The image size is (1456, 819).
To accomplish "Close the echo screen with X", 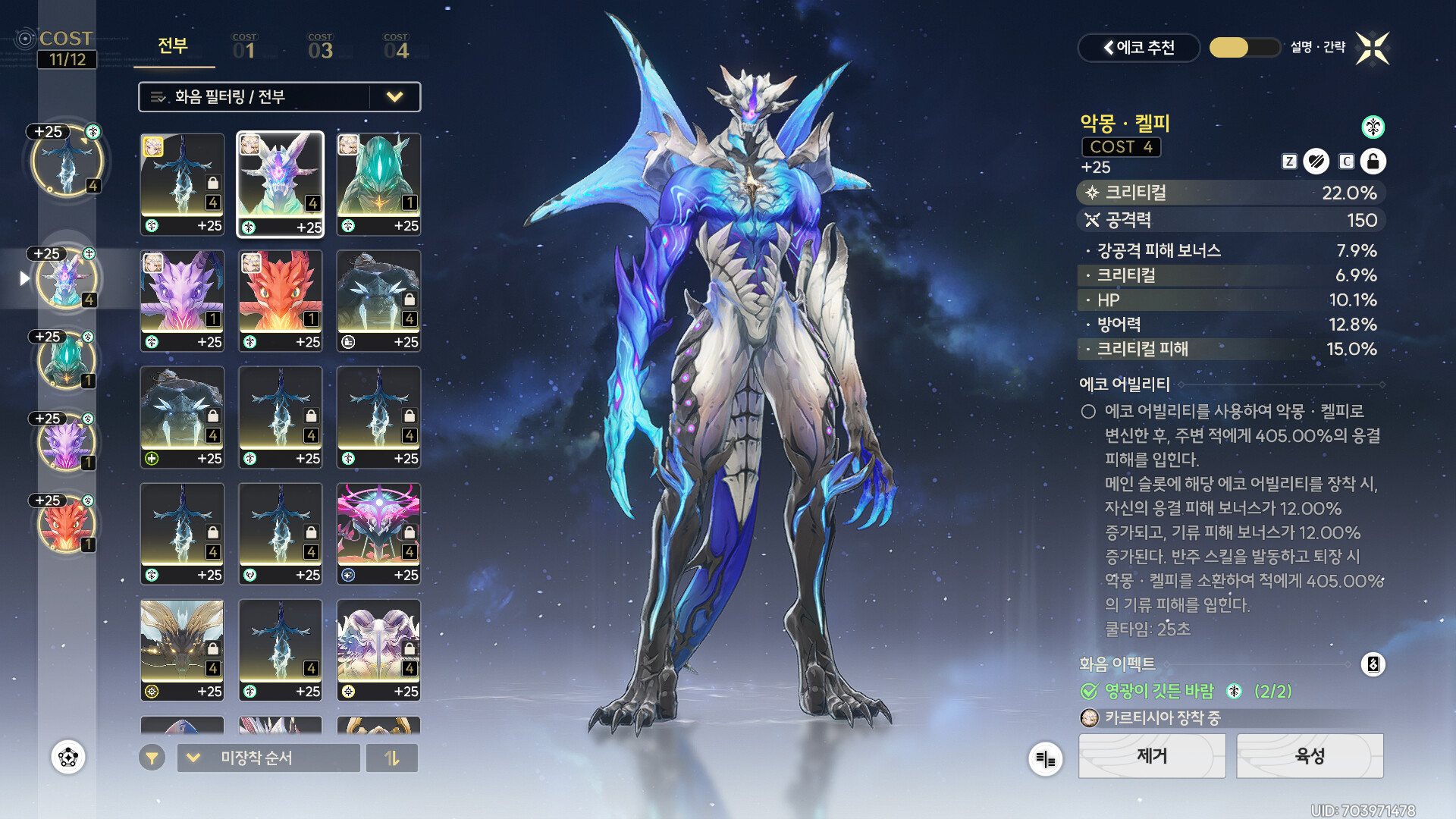I will 1373,49.
